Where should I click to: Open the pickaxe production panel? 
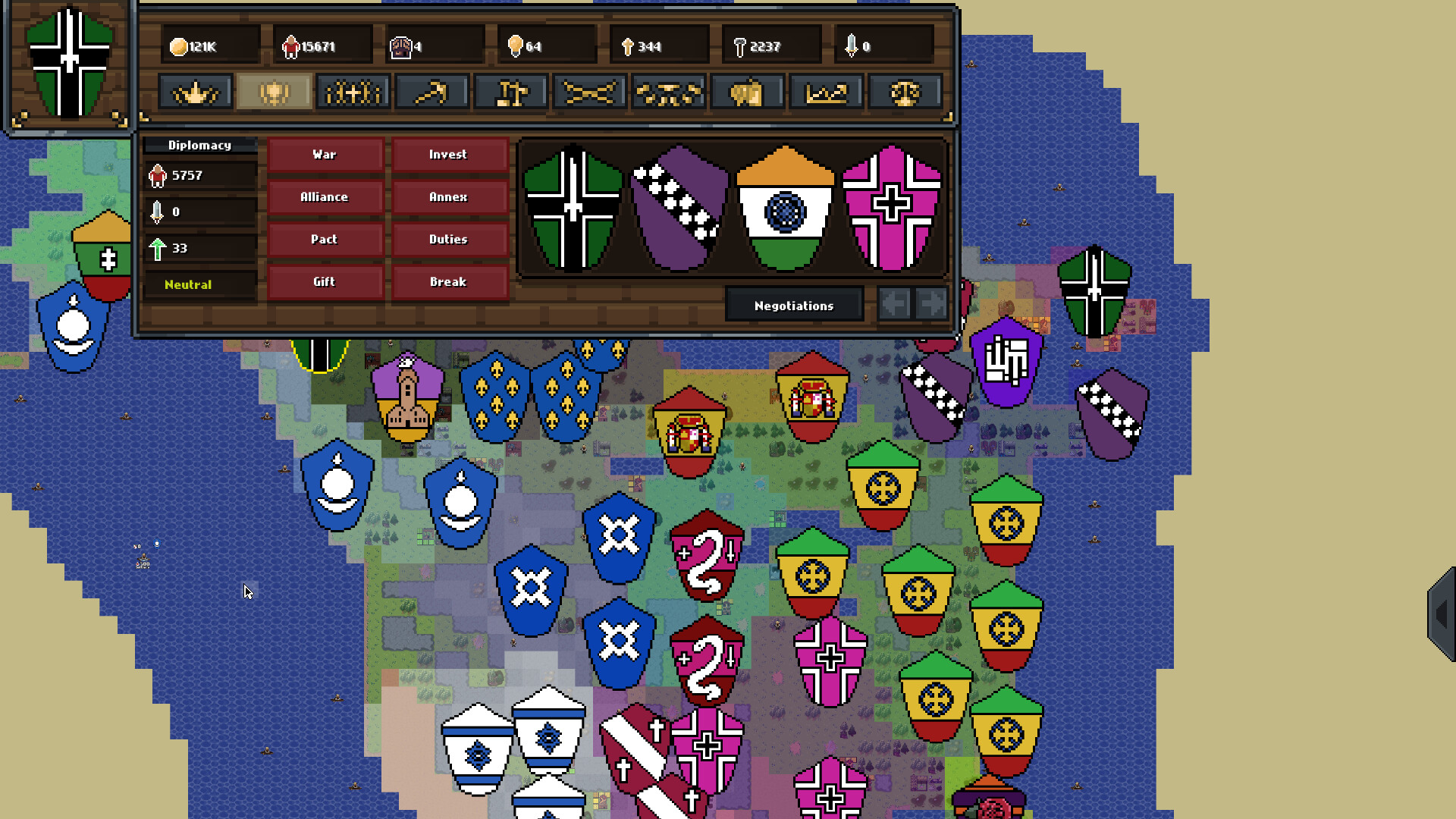click(x=432, y=92)
